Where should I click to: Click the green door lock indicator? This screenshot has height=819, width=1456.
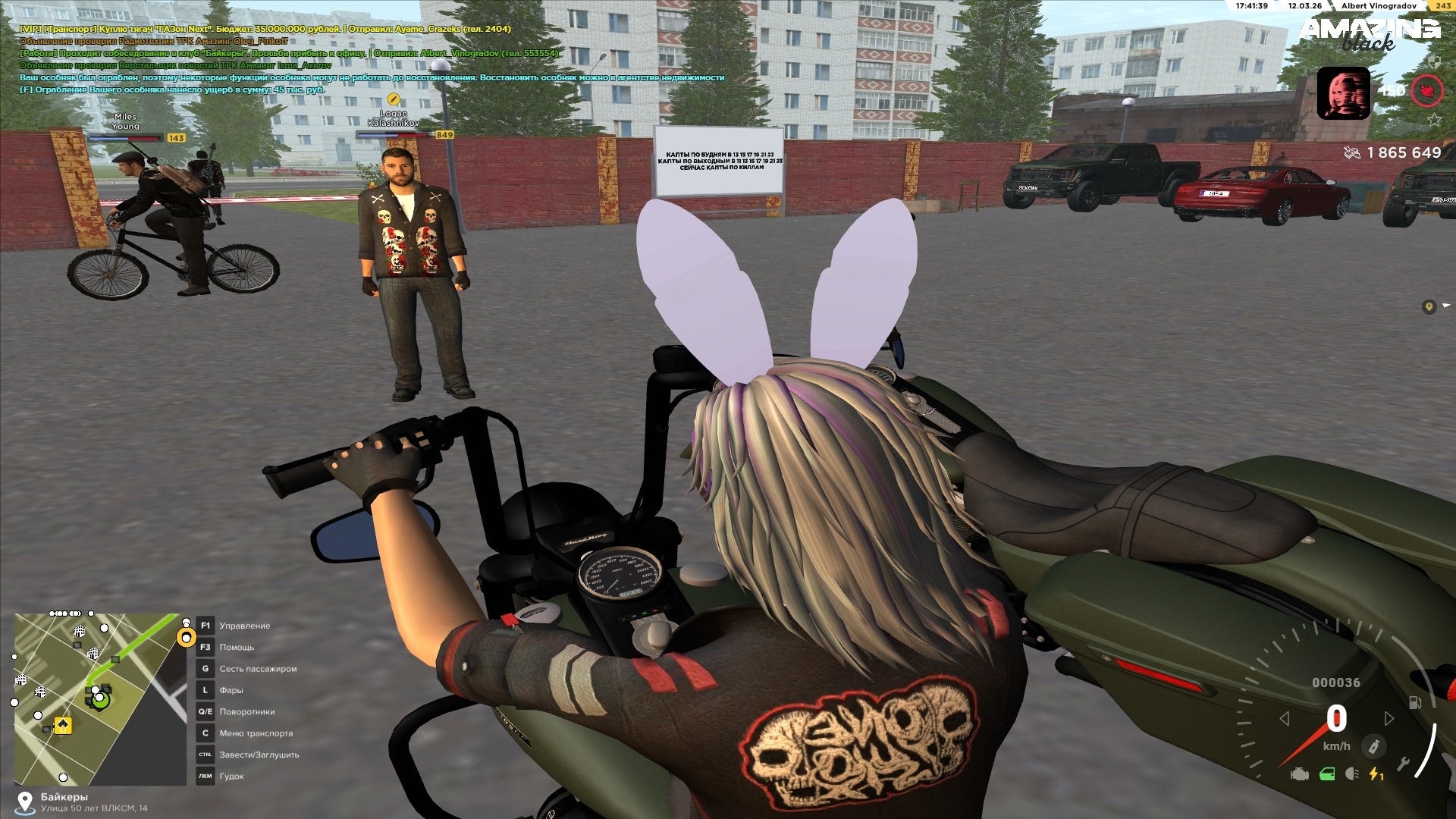(x=1327, y=774)
